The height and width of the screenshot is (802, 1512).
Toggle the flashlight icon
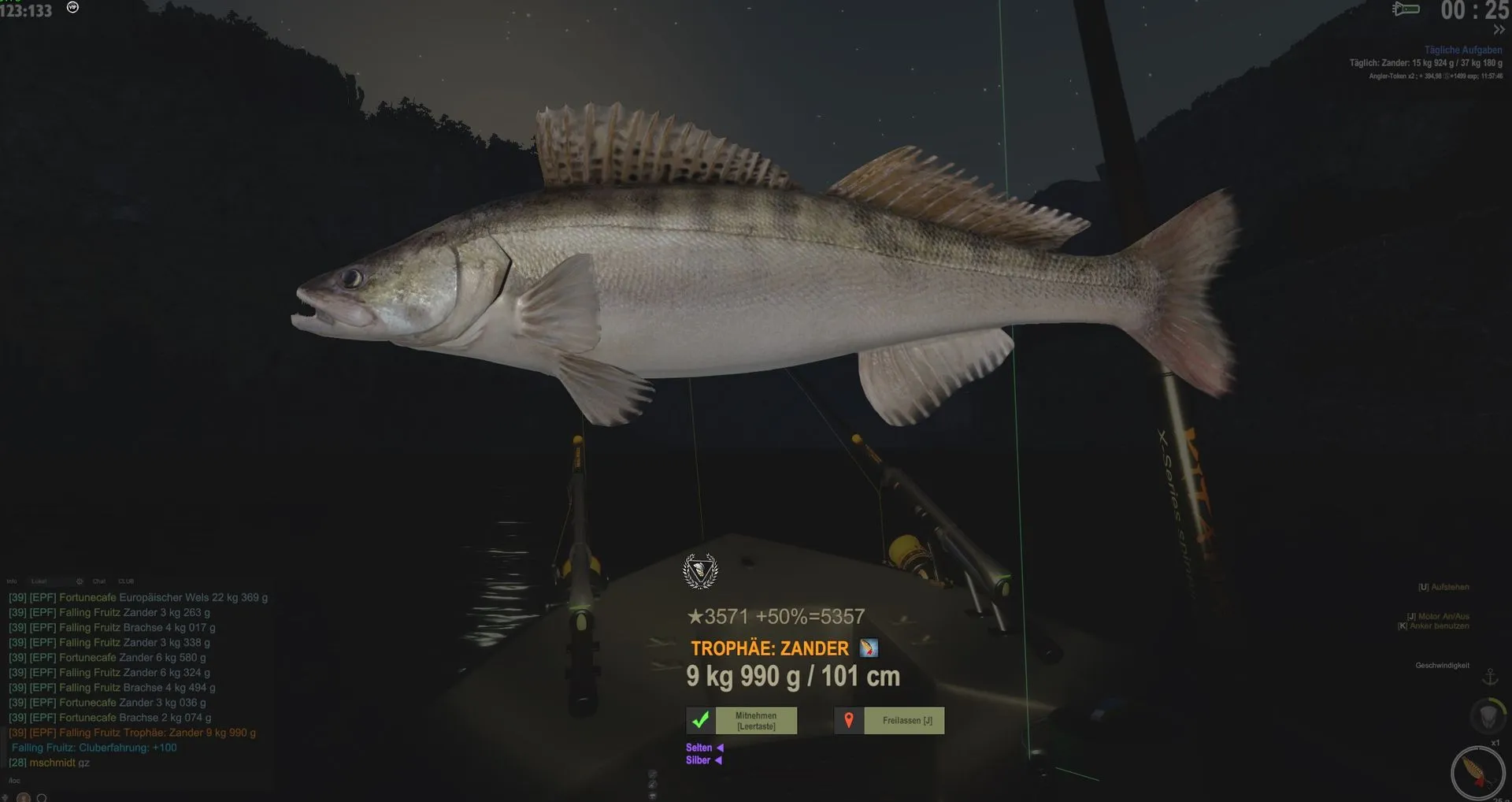point(1406,9)
